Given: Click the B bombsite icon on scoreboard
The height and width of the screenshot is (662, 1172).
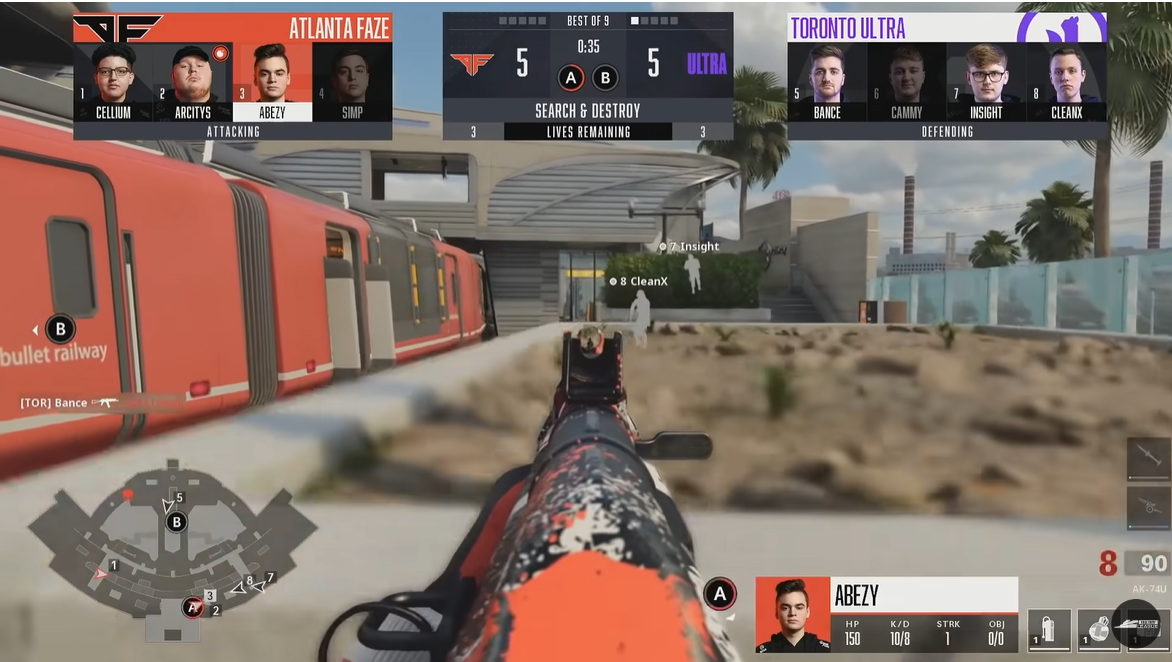Looking at the screenshot, I should pyautogui.click(x=605, y=78).
